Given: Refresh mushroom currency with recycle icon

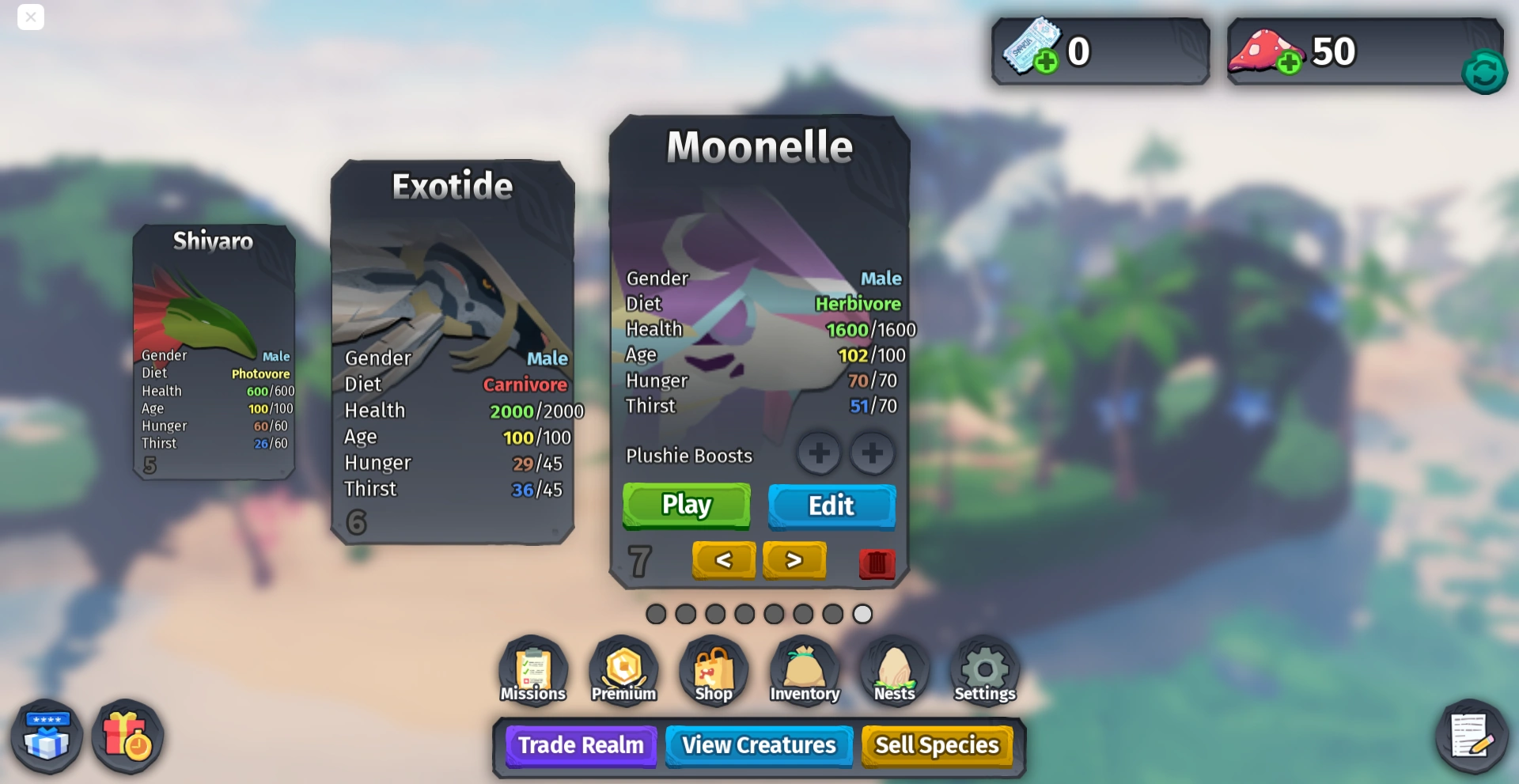Looking at the screenshot, I should click(x=1485, y=72).
